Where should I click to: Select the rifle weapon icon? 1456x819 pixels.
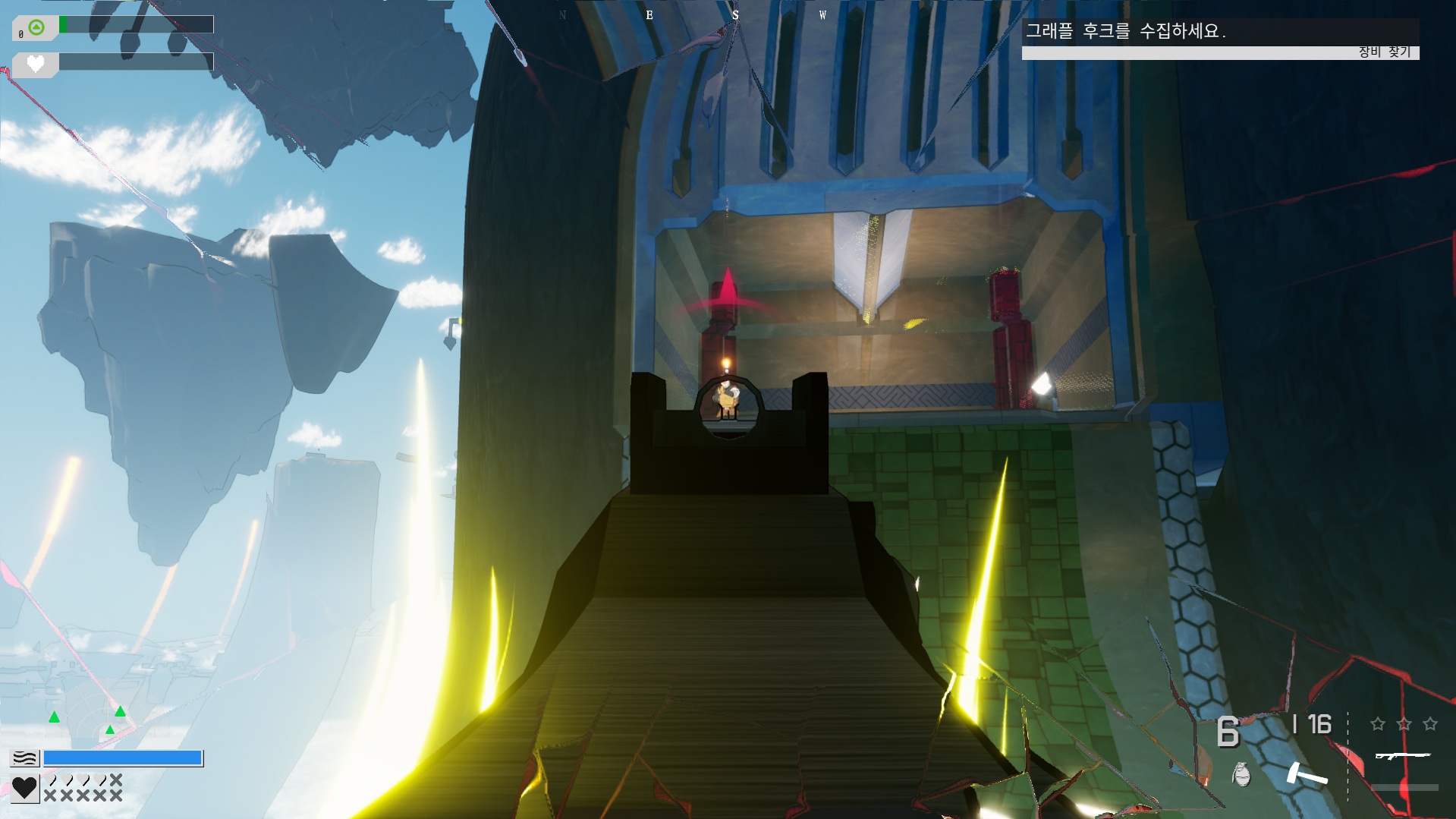pyautogui.click(x=1402, y=755)
